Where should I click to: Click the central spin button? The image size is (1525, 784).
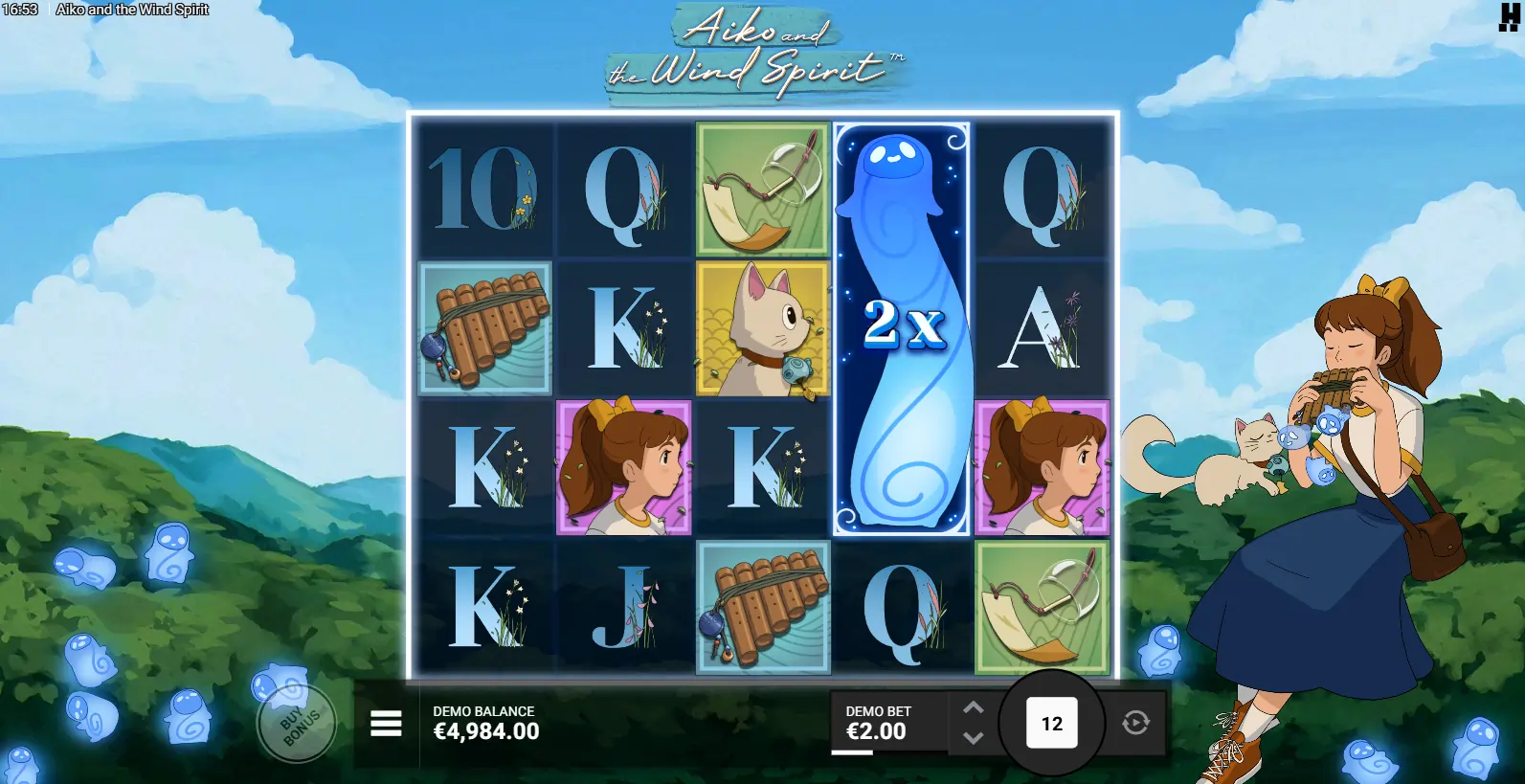pyautogui.click(x=1051, y=724)
